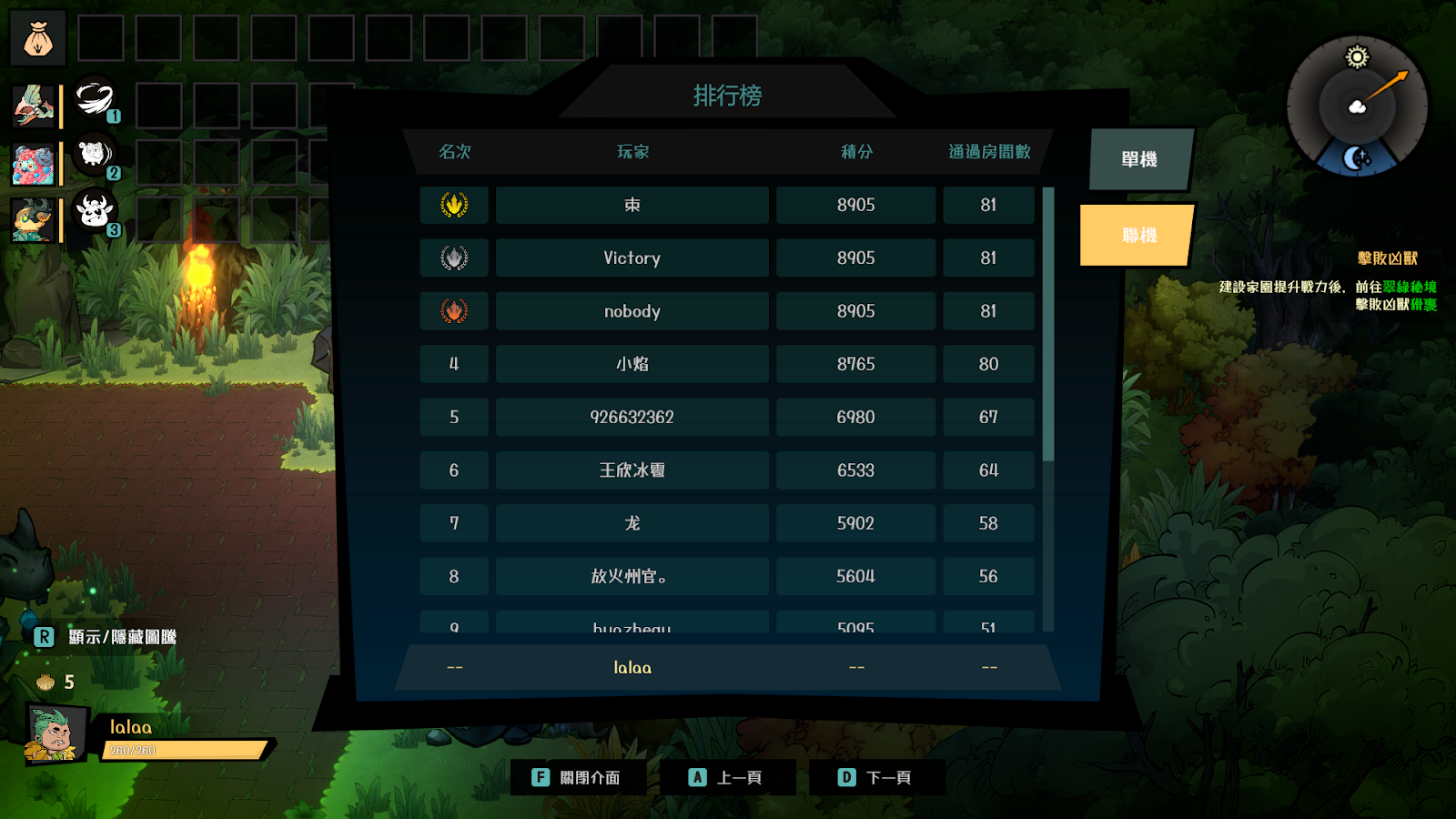Select the nobody player row
The image size is (1456, 819).
click(x=632, y=311)
